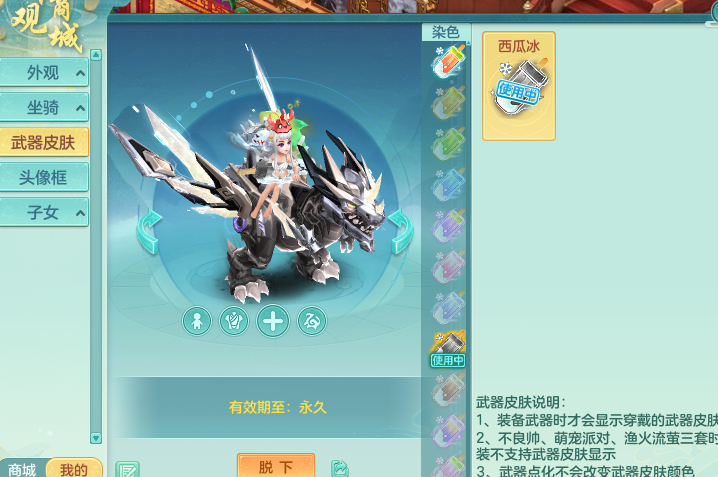
Task: Open the 子女 children category
Action: pos(44,211)
